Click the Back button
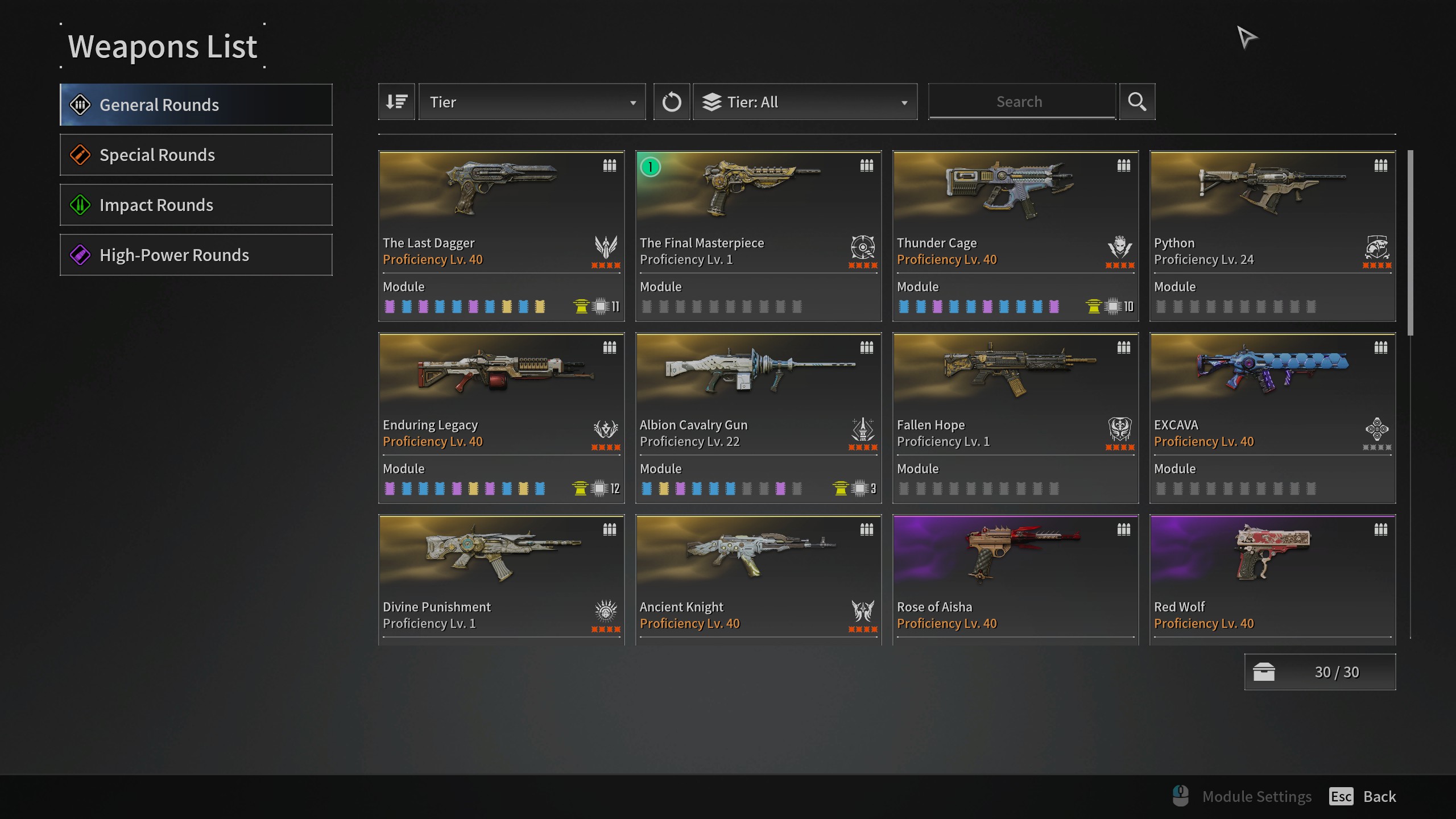 tap(1379, 796)
